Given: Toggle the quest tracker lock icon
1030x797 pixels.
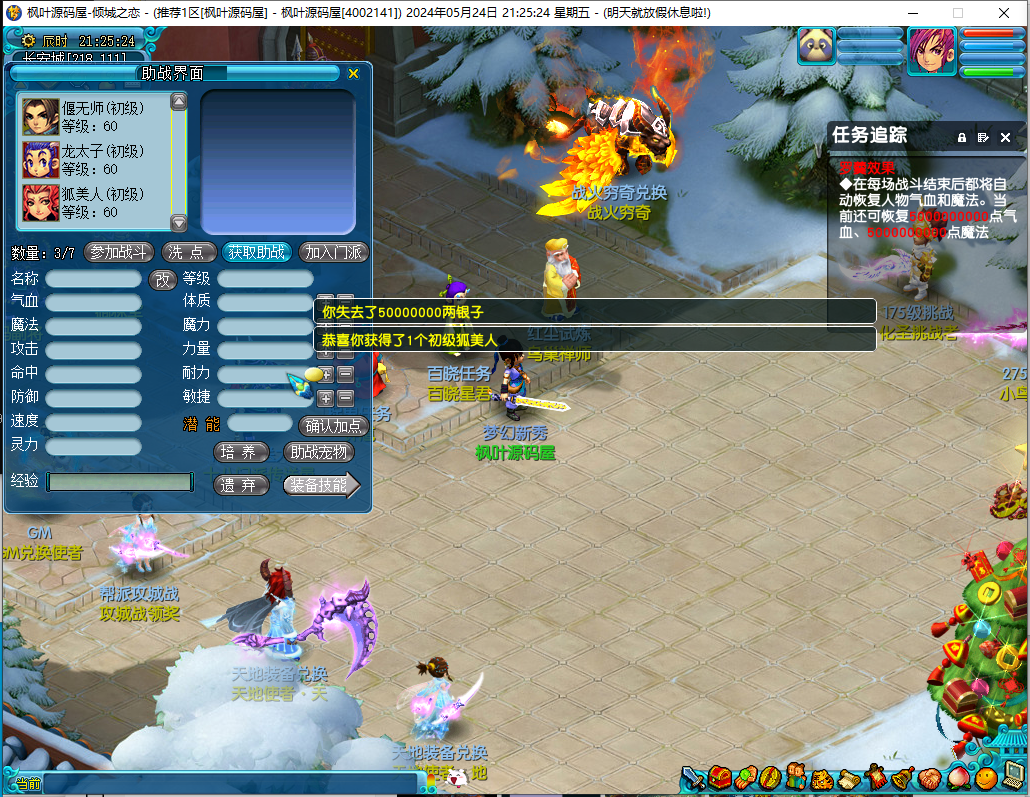Looking at the screenshot, I should click(x=962, y=137).
